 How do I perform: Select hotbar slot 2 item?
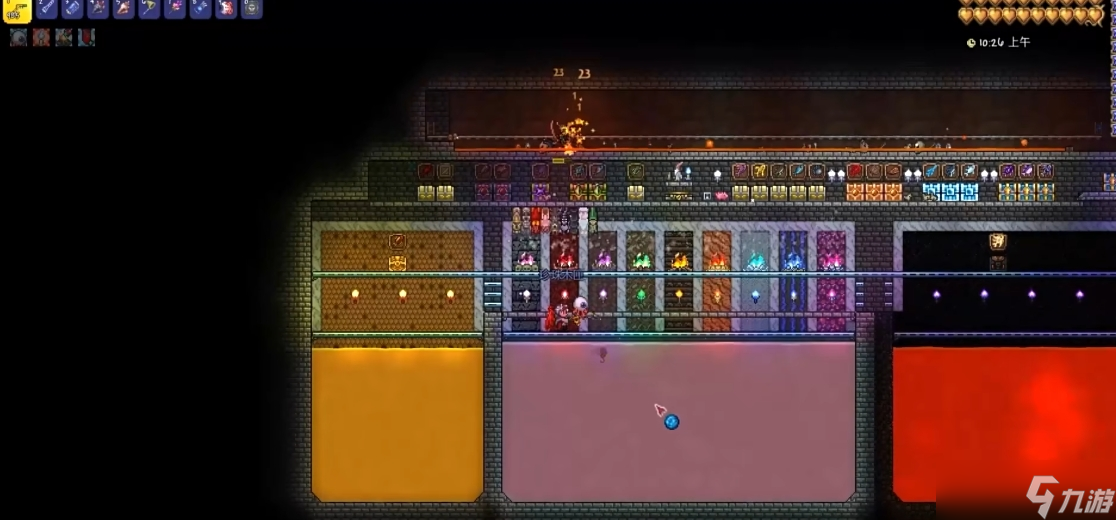point(46,9)
